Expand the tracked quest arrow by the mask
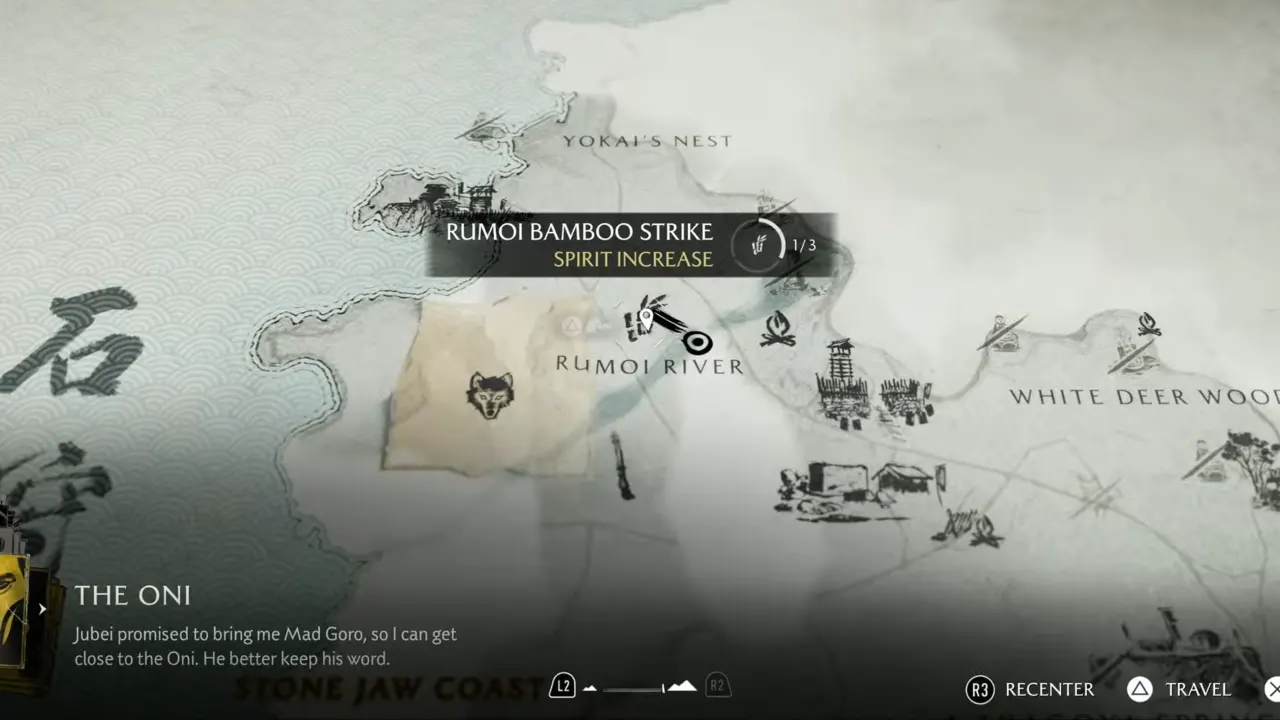The height and width of the screenshot is (720, 1280). 42,608
